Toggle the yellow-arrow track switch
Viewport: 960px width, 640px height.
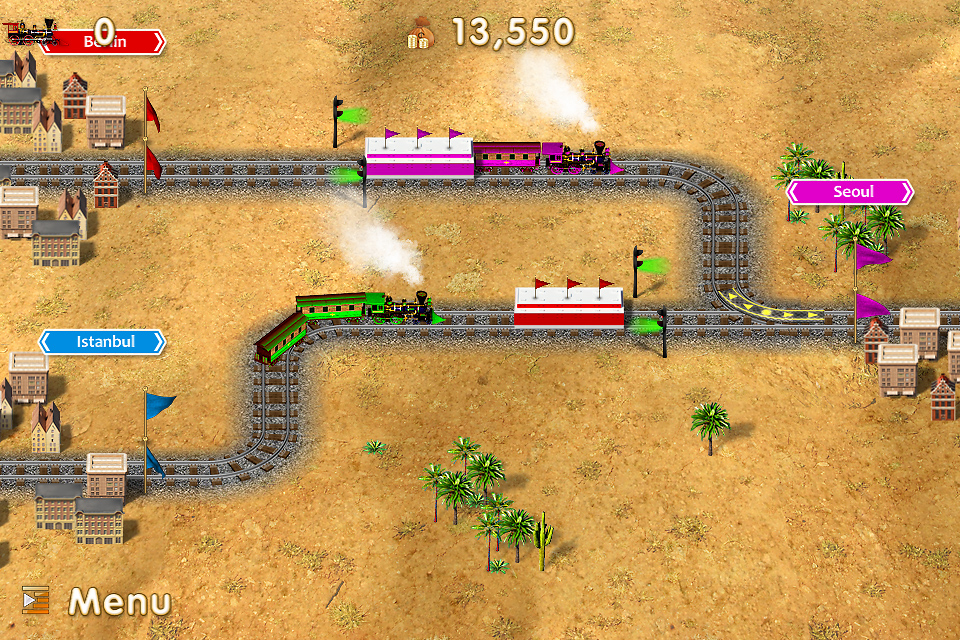click(x=768, y=305)
